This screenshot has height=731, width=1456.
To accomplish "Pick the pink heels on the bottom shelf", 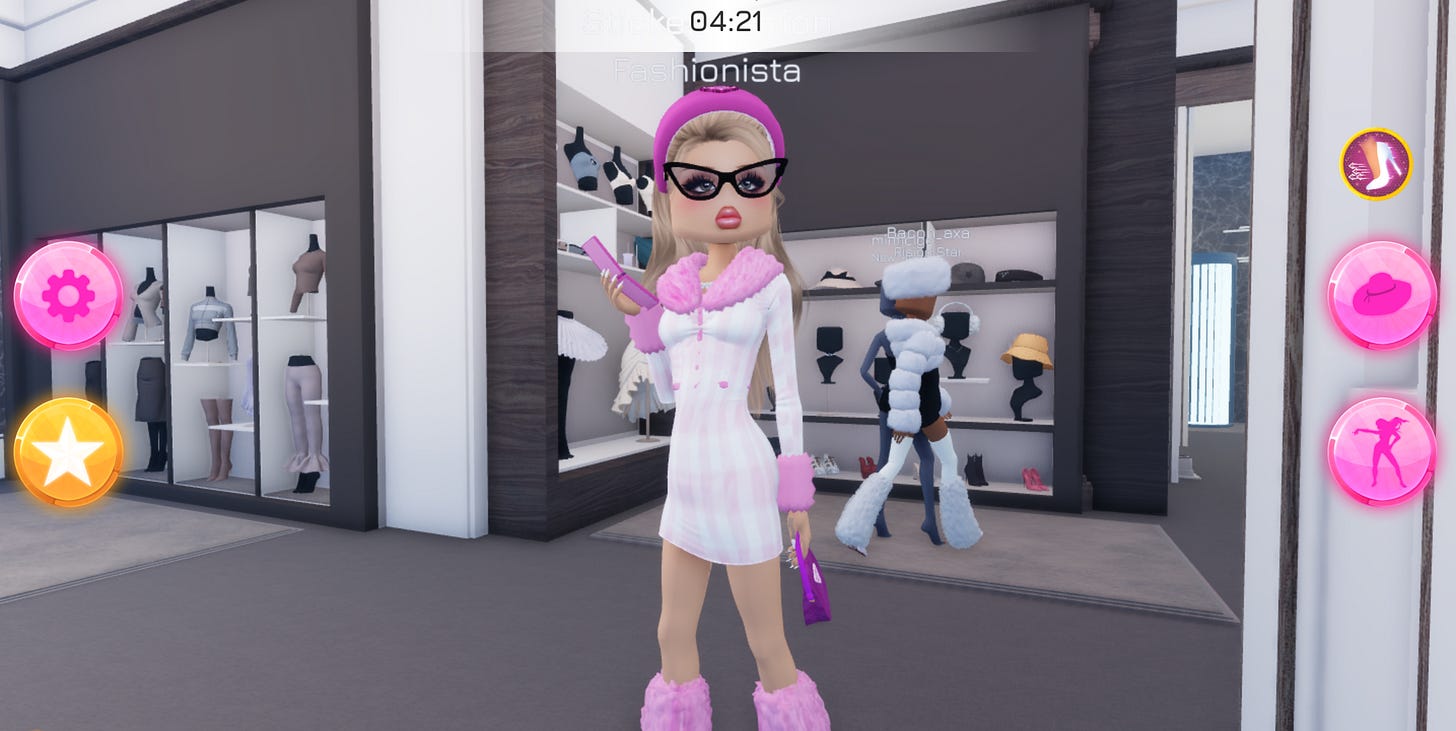I will click(x=1036, y=480).
